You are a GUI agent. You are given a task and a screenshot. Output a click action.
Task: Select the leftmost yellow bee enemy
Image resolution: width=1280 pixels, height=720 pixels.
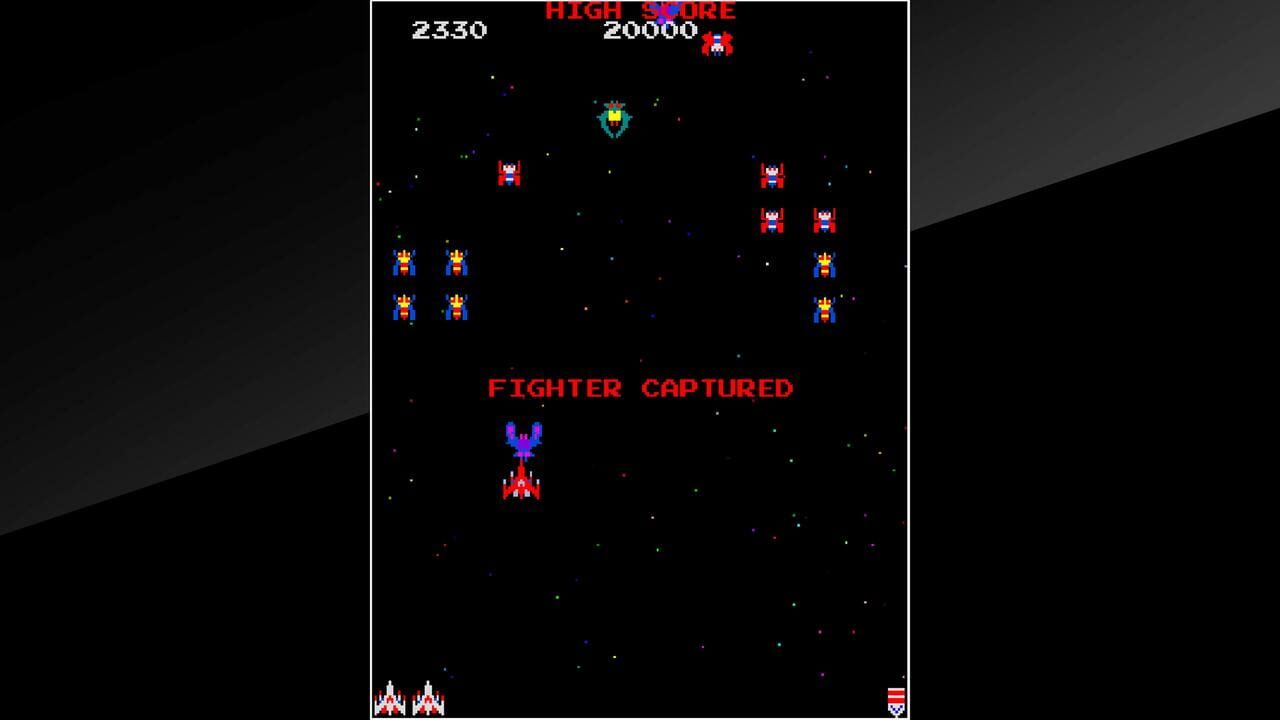(406, 262)
